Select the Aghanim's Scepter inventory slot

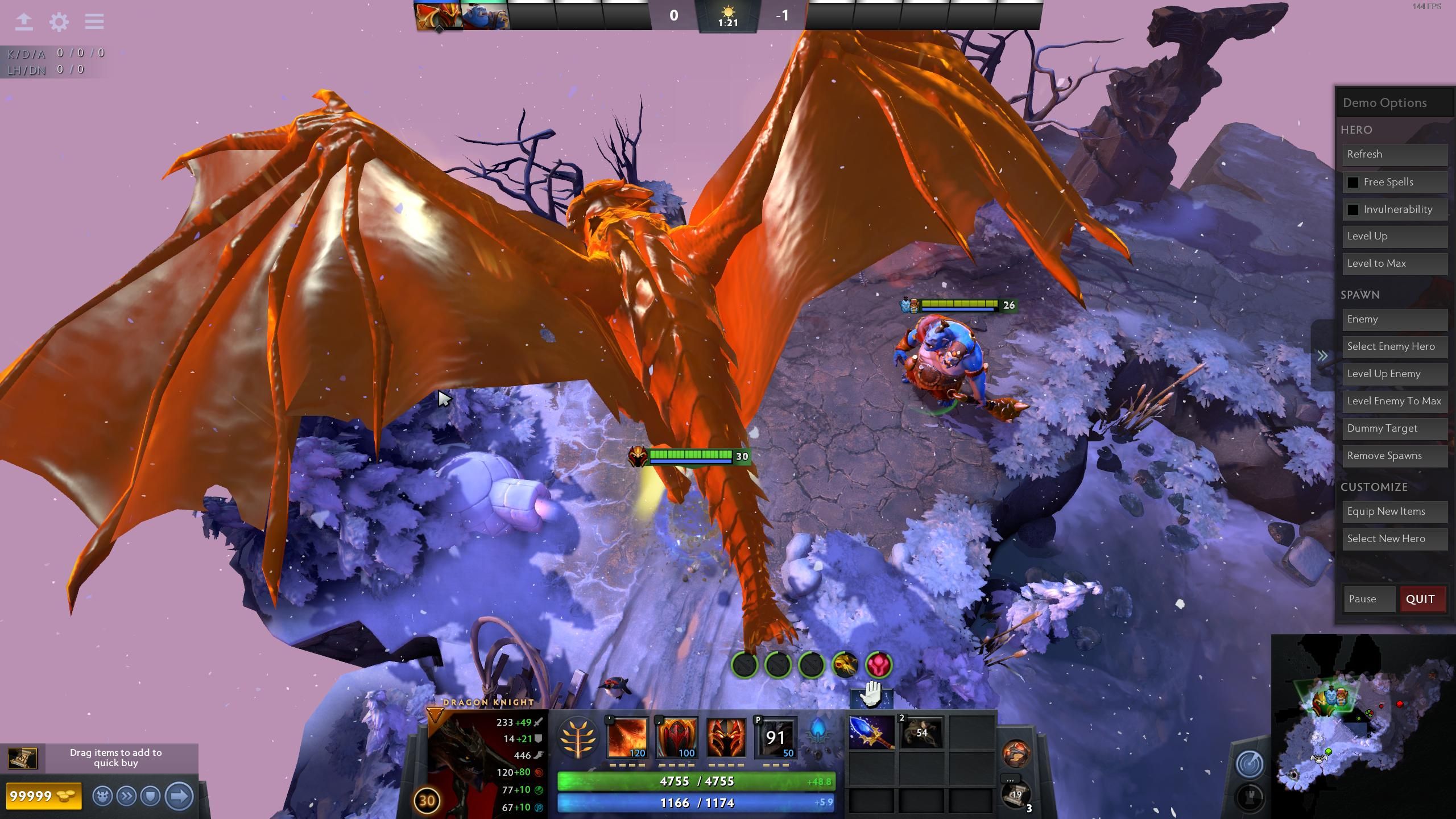[871, 733]
